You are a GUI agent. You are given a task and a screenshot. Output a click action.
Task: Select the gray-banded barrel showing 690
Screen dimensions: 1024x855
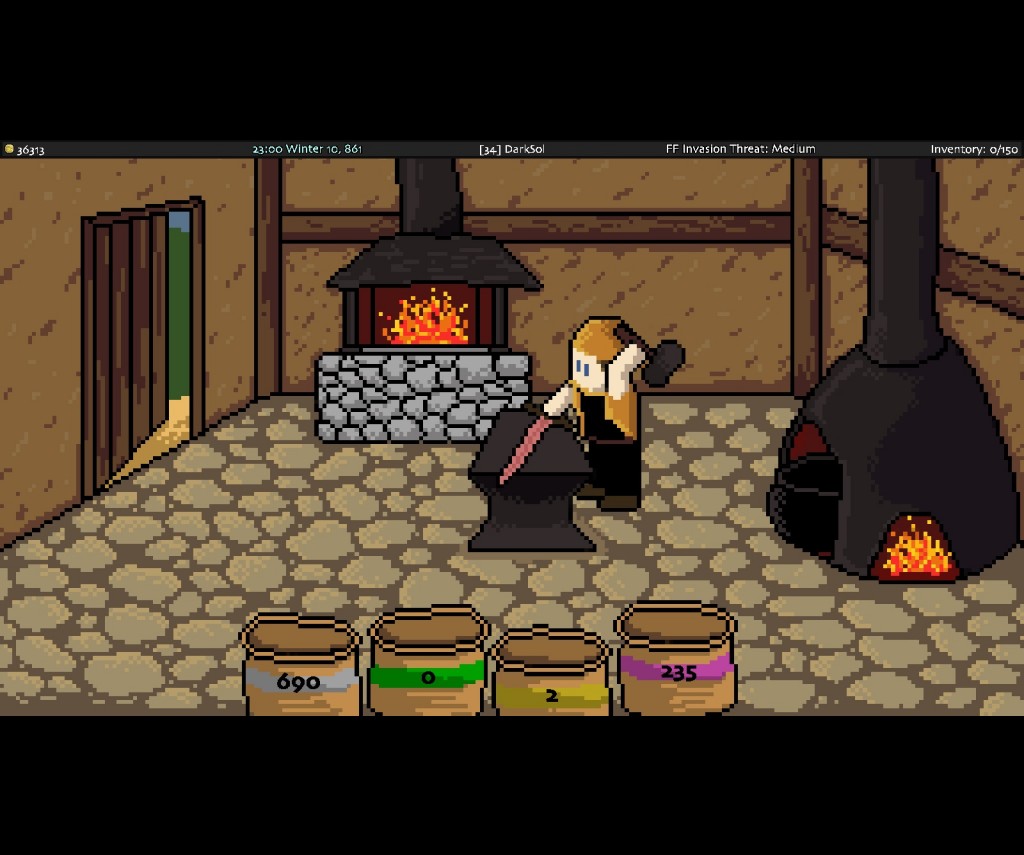300,668
